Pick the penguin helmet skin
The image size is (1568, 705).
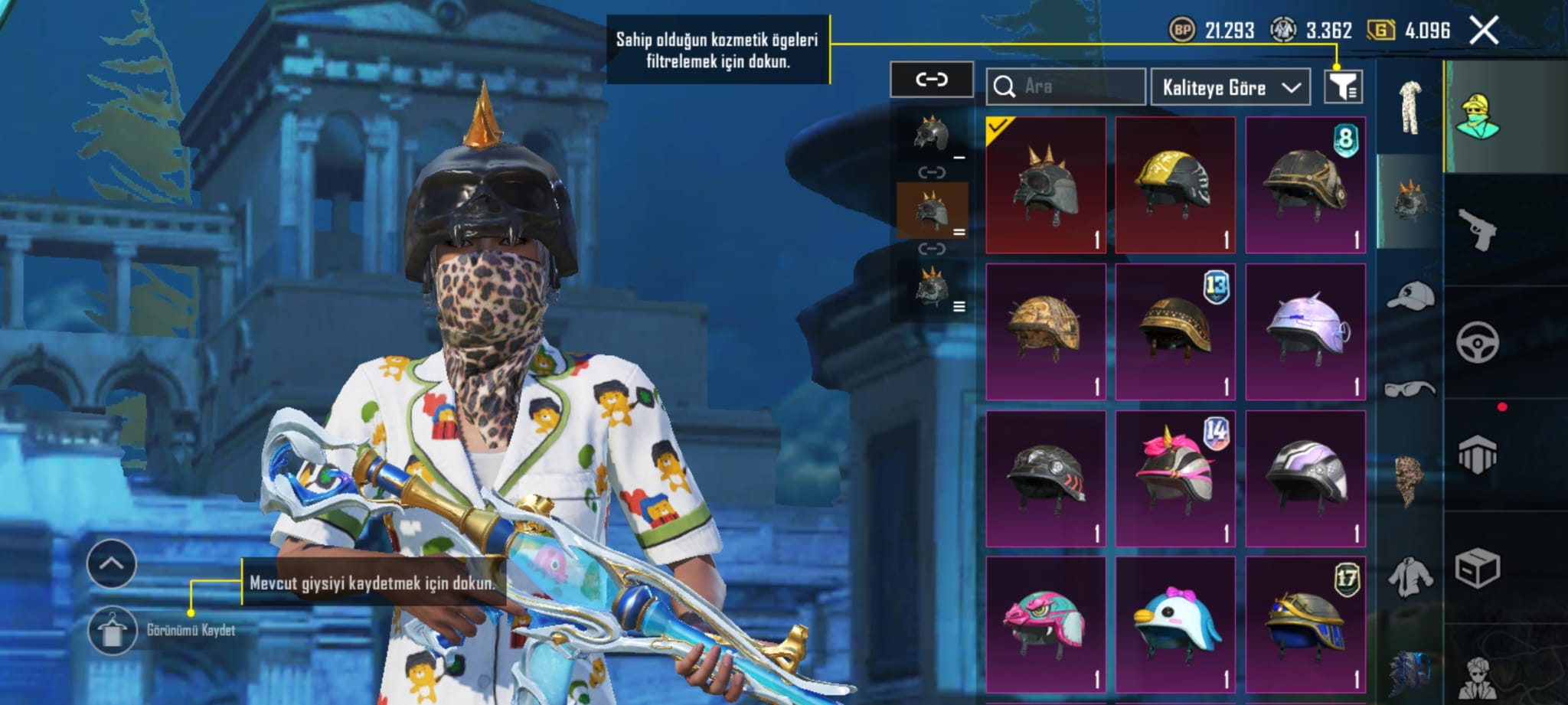[1175, 625]
